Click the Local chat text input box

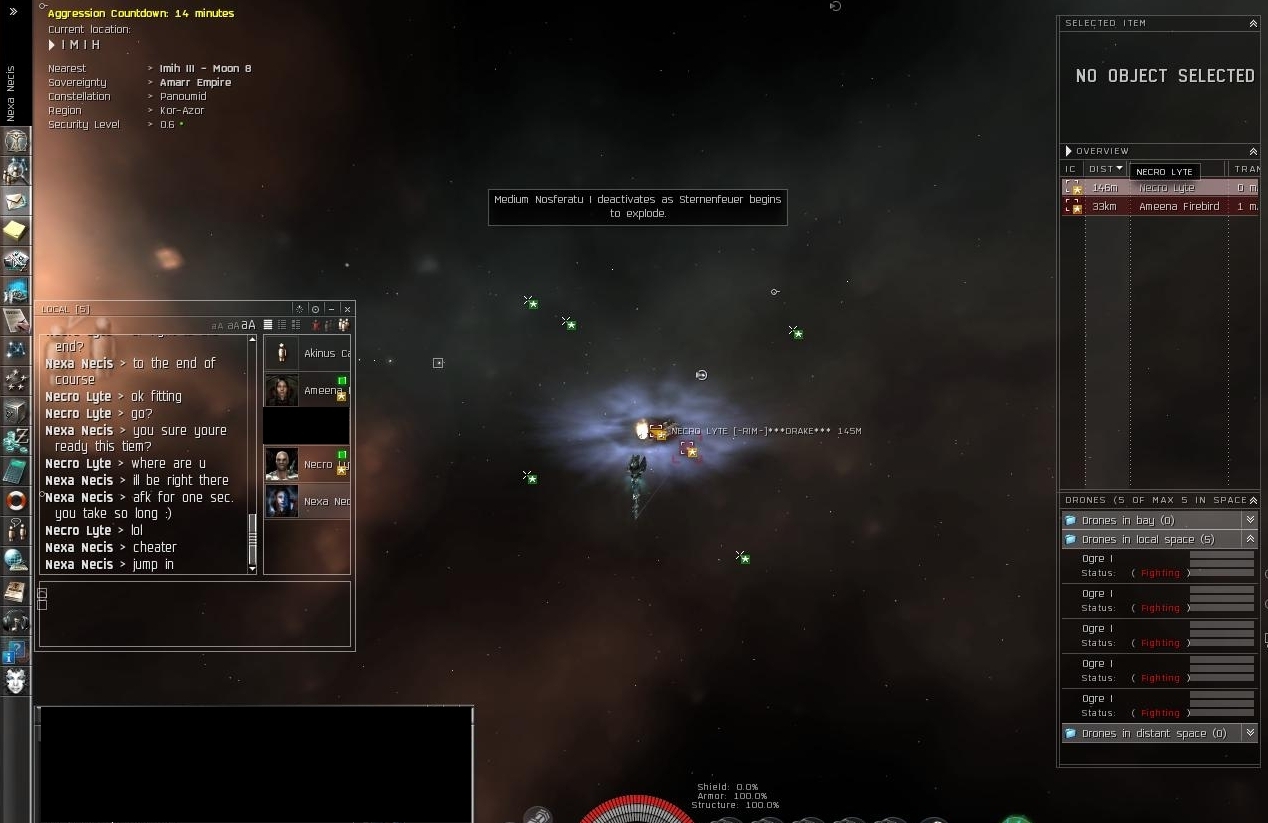[195, 613]
